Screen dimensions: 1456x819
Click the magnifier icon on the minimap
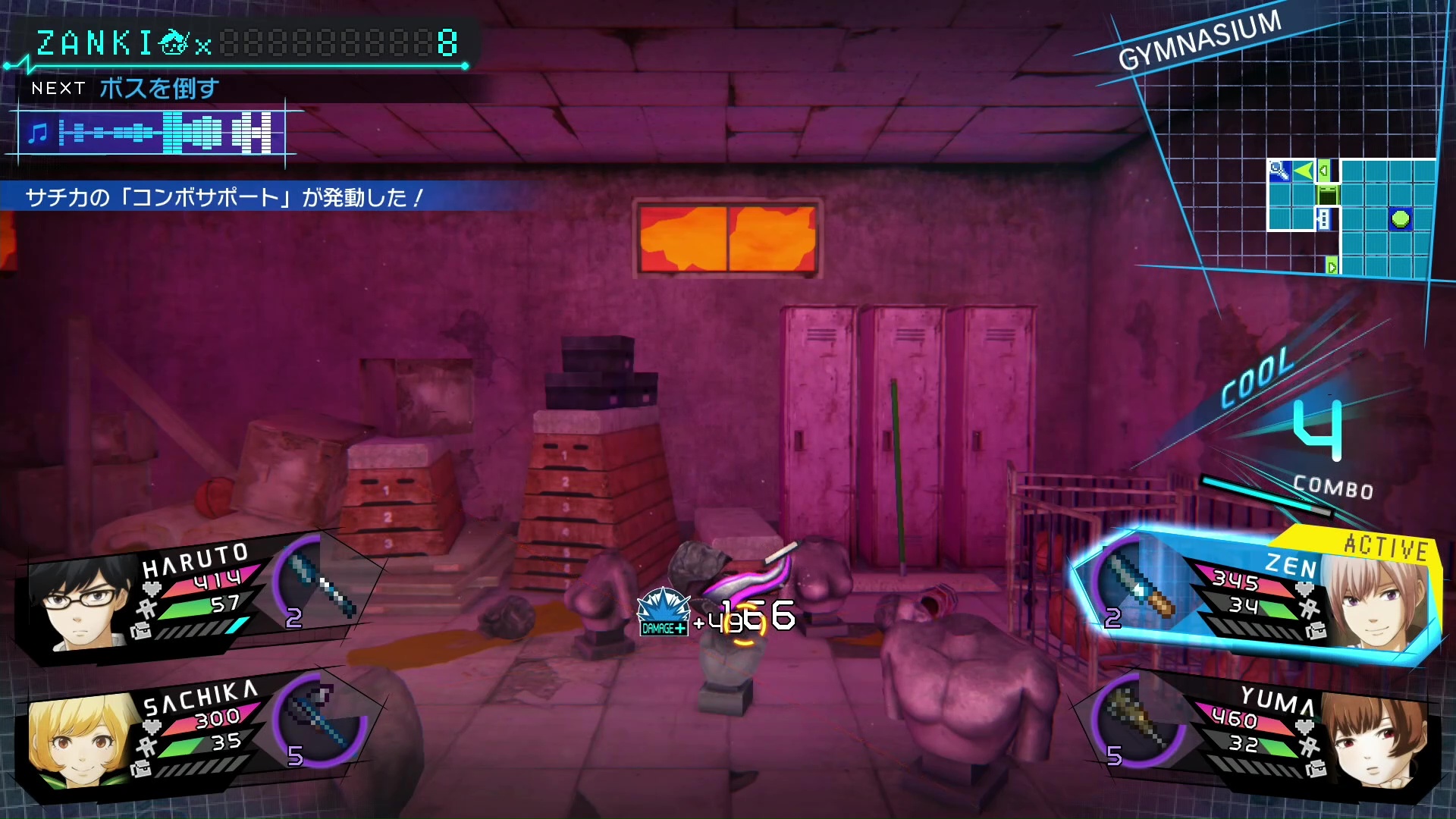(x=1279, y=171)
